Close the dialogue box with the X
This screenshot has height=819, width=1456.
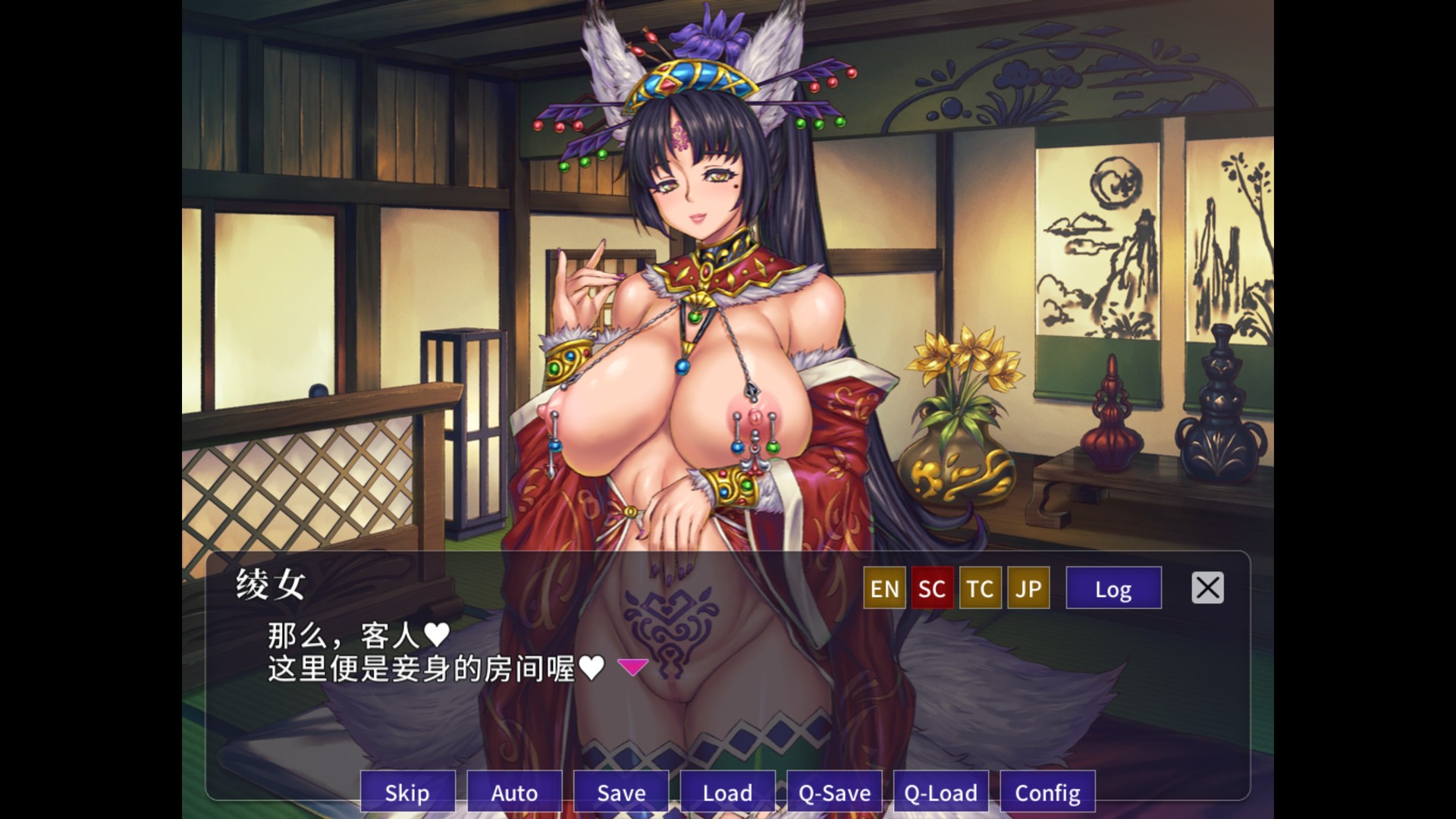(1207, 588)
